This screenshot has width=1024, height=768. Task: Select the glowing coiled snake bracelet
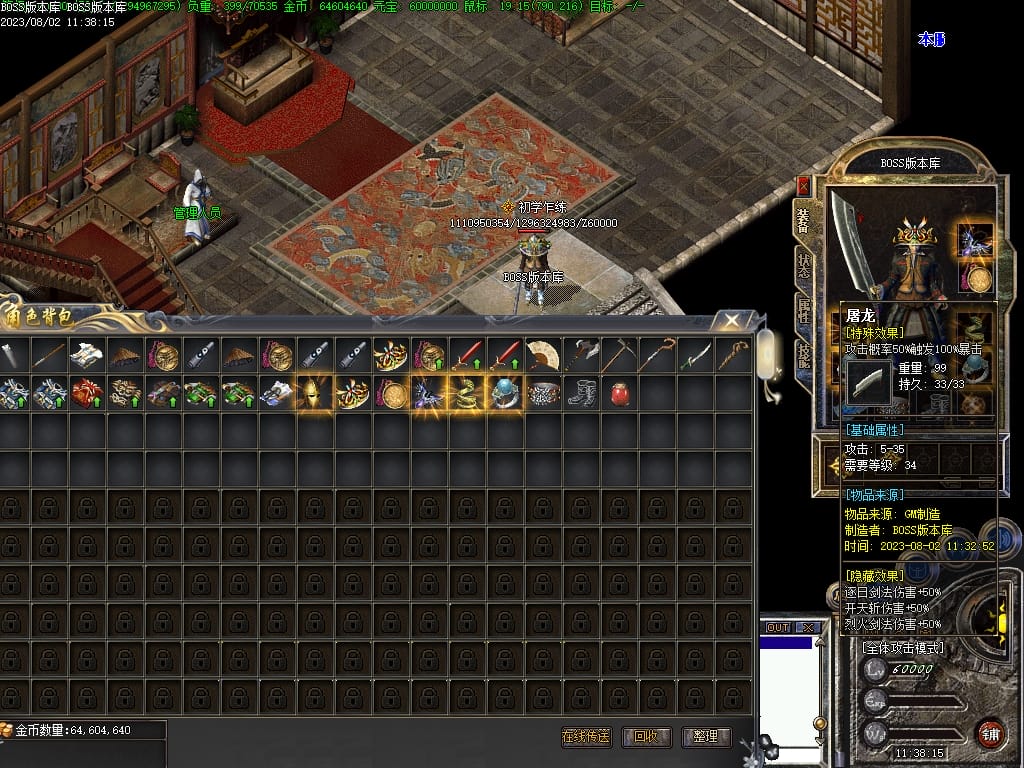(466, 393)
